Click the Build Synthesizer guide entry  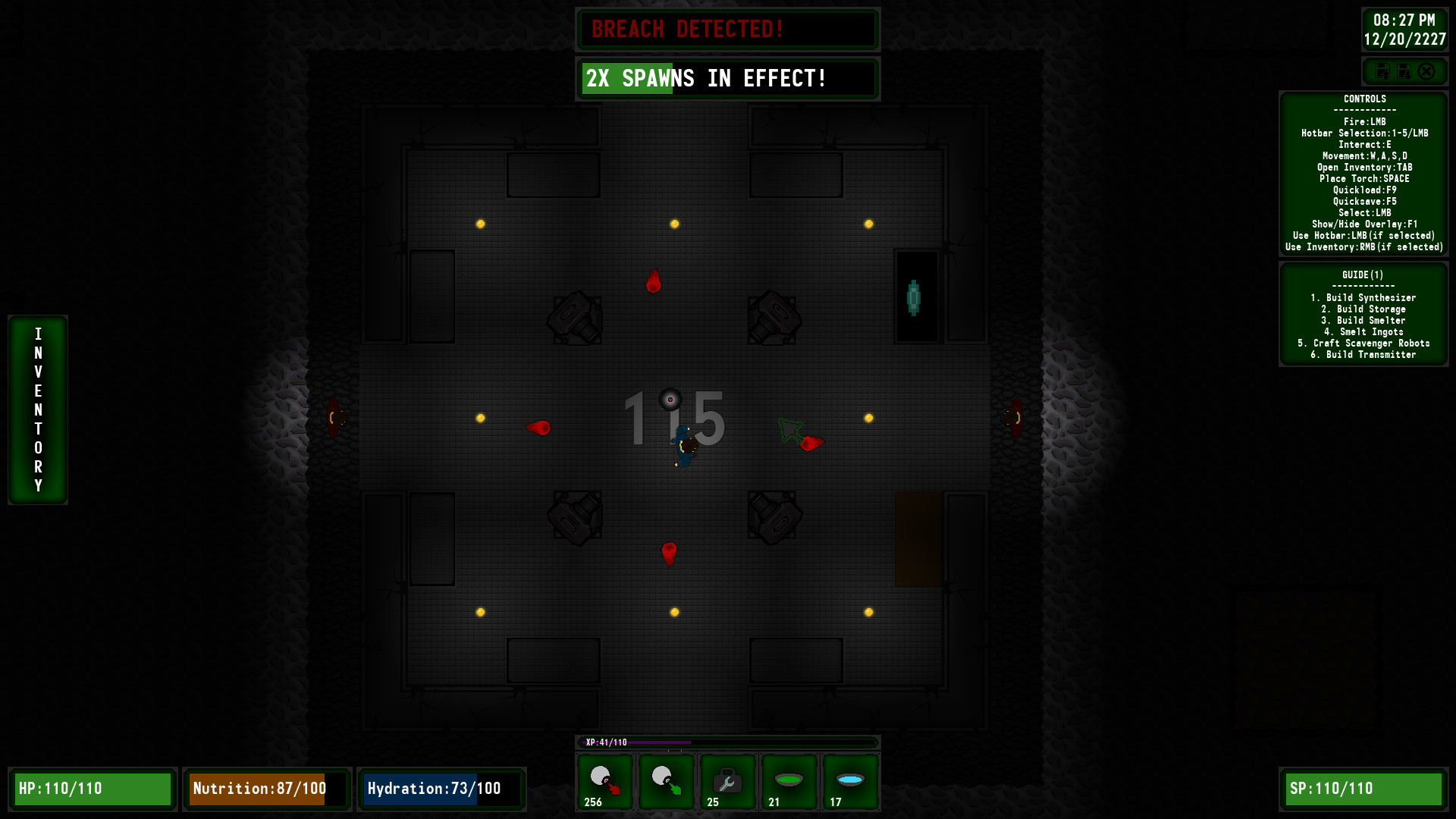click(1364, 297)
